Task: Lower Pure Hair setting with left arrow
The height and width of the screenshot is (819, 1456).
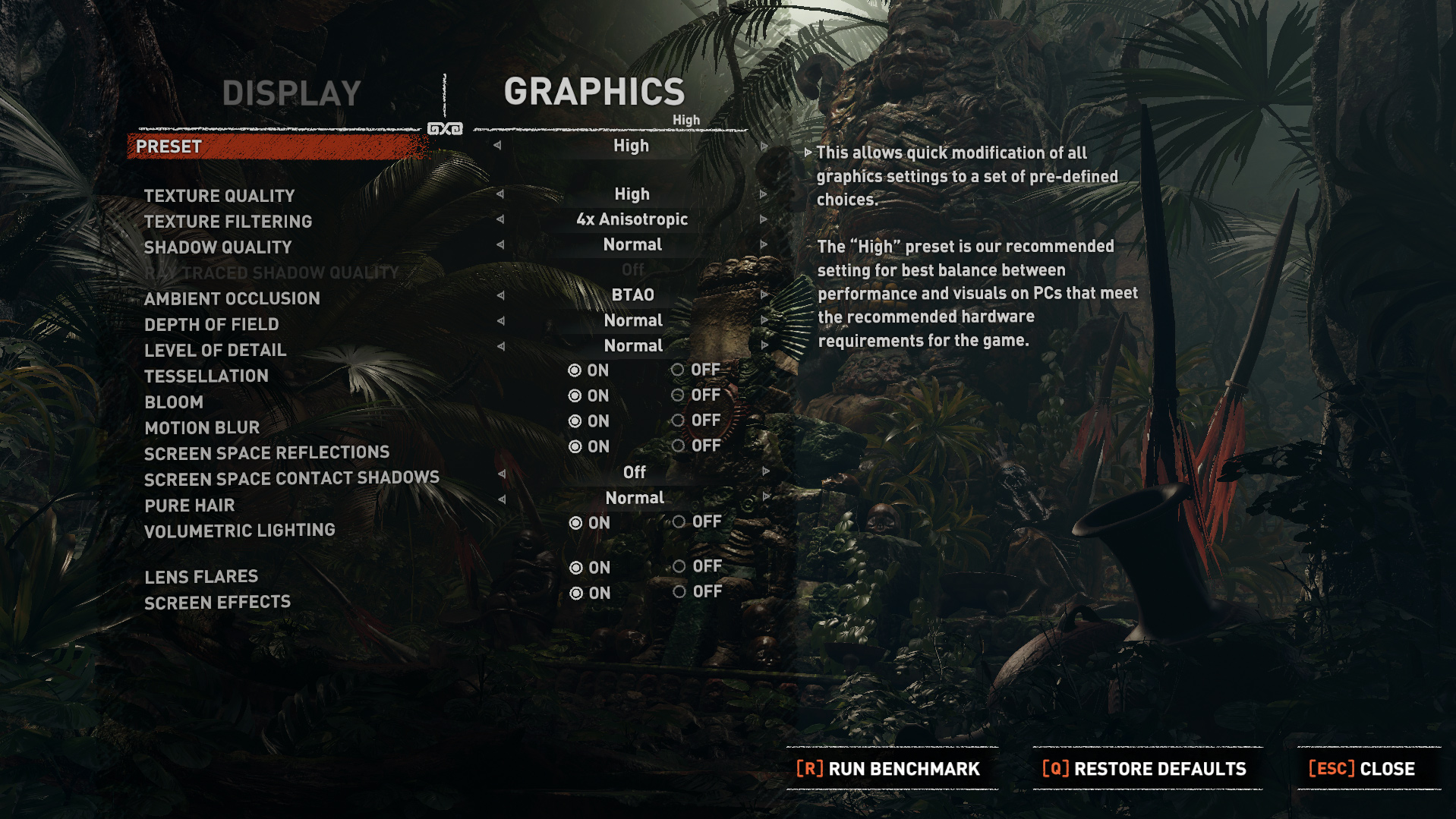Action: (502, 499)
